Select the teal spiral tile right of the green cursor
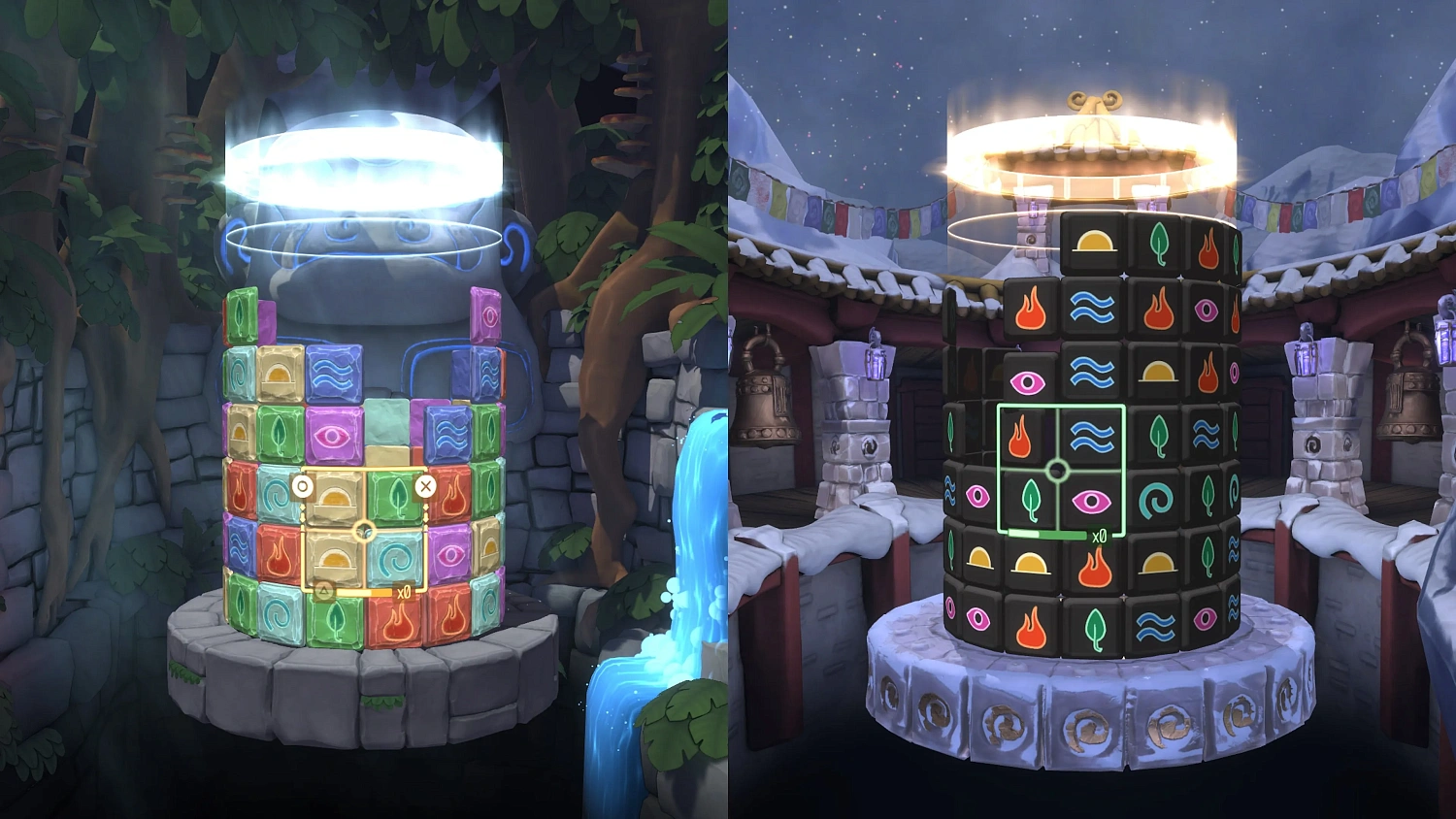 [x=1157, y=500]
